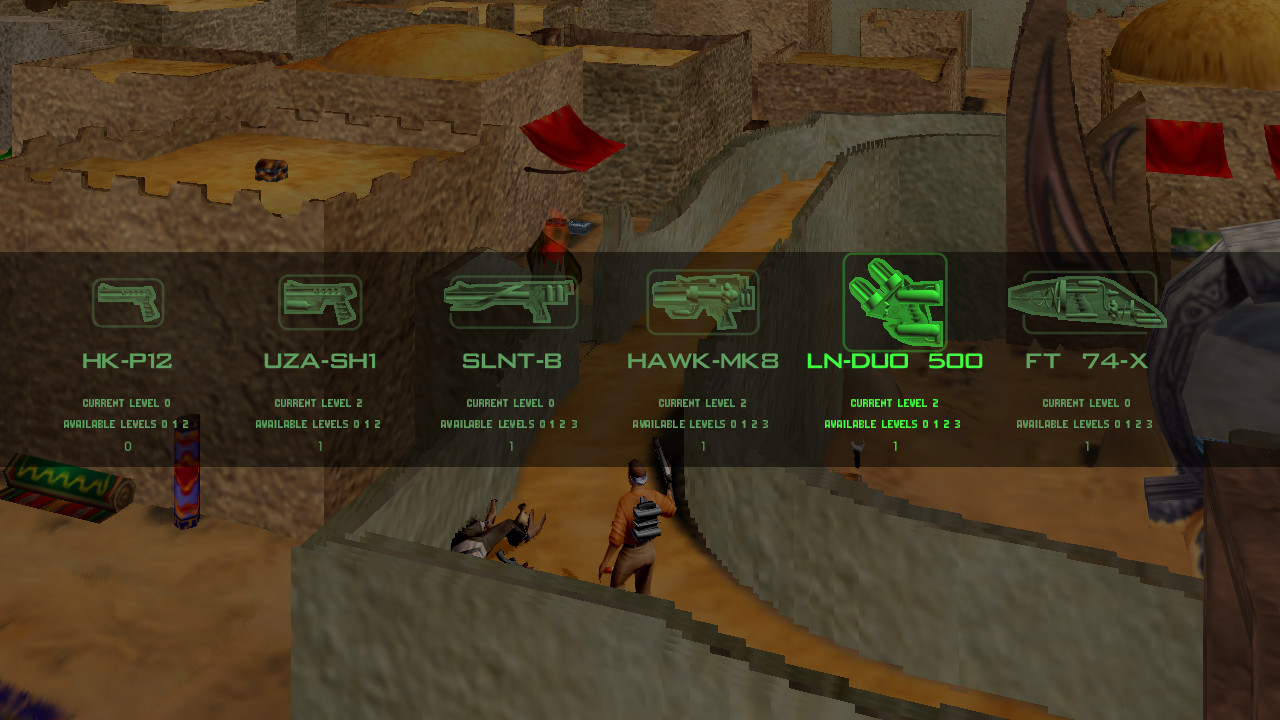1280x720 pixels.
Task: Select the HK-P12 pistol icon
Action: point(128,301)
